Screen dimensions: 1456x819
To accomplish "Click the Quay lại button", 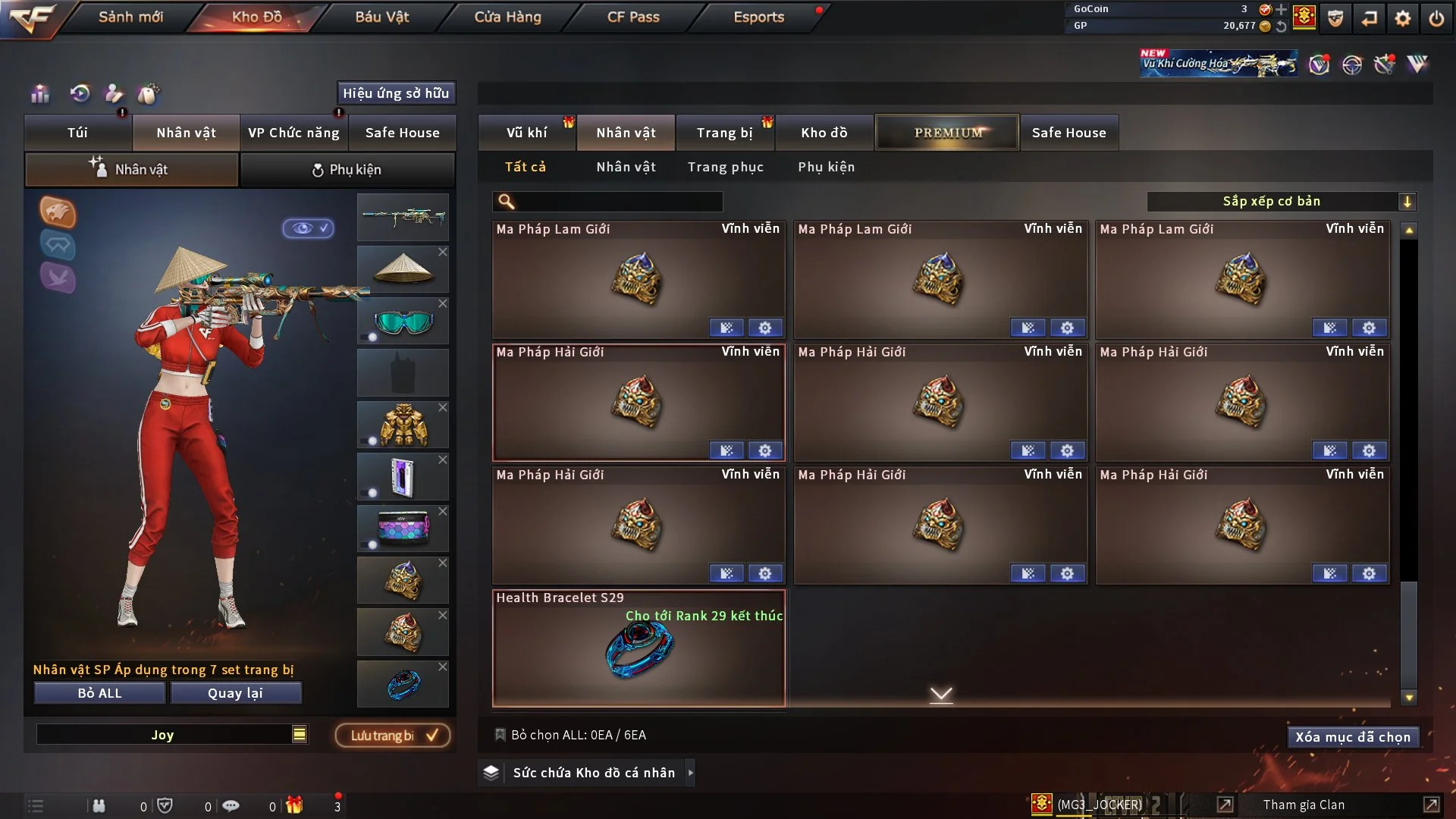I will point(235,693).
